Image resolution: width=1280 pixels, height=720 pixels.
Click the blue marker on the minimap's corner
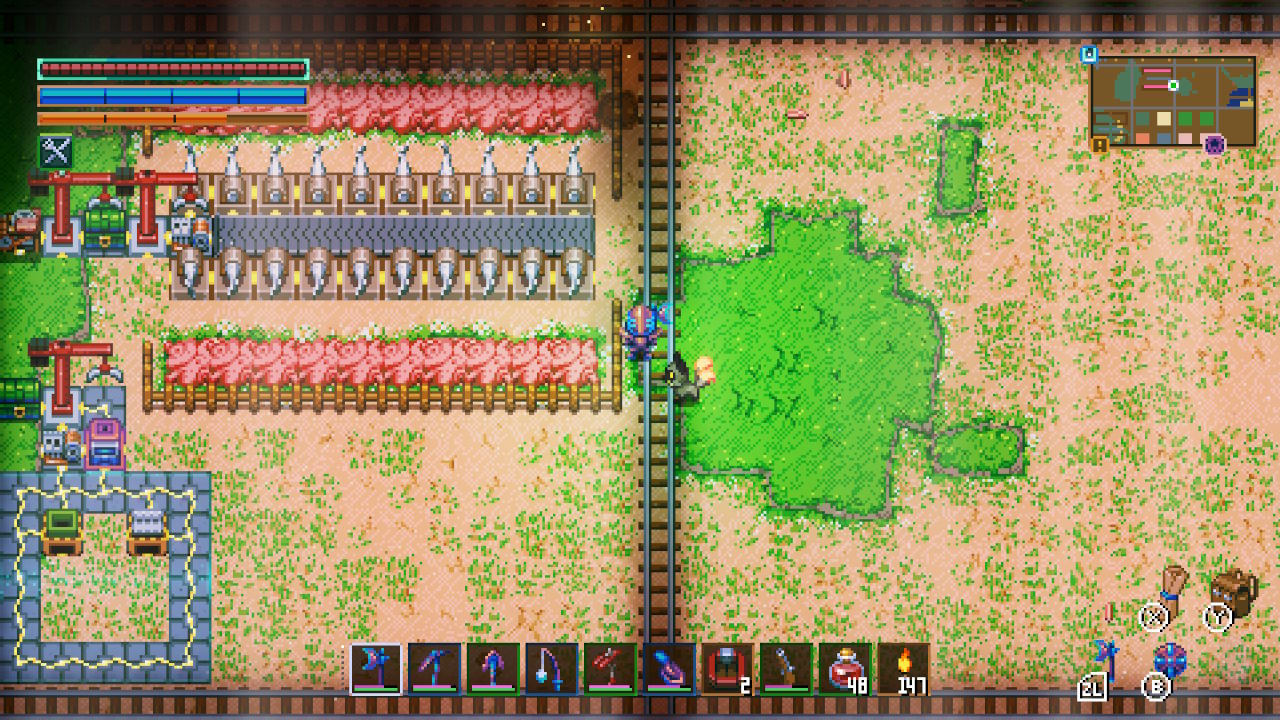(1090, 55)
